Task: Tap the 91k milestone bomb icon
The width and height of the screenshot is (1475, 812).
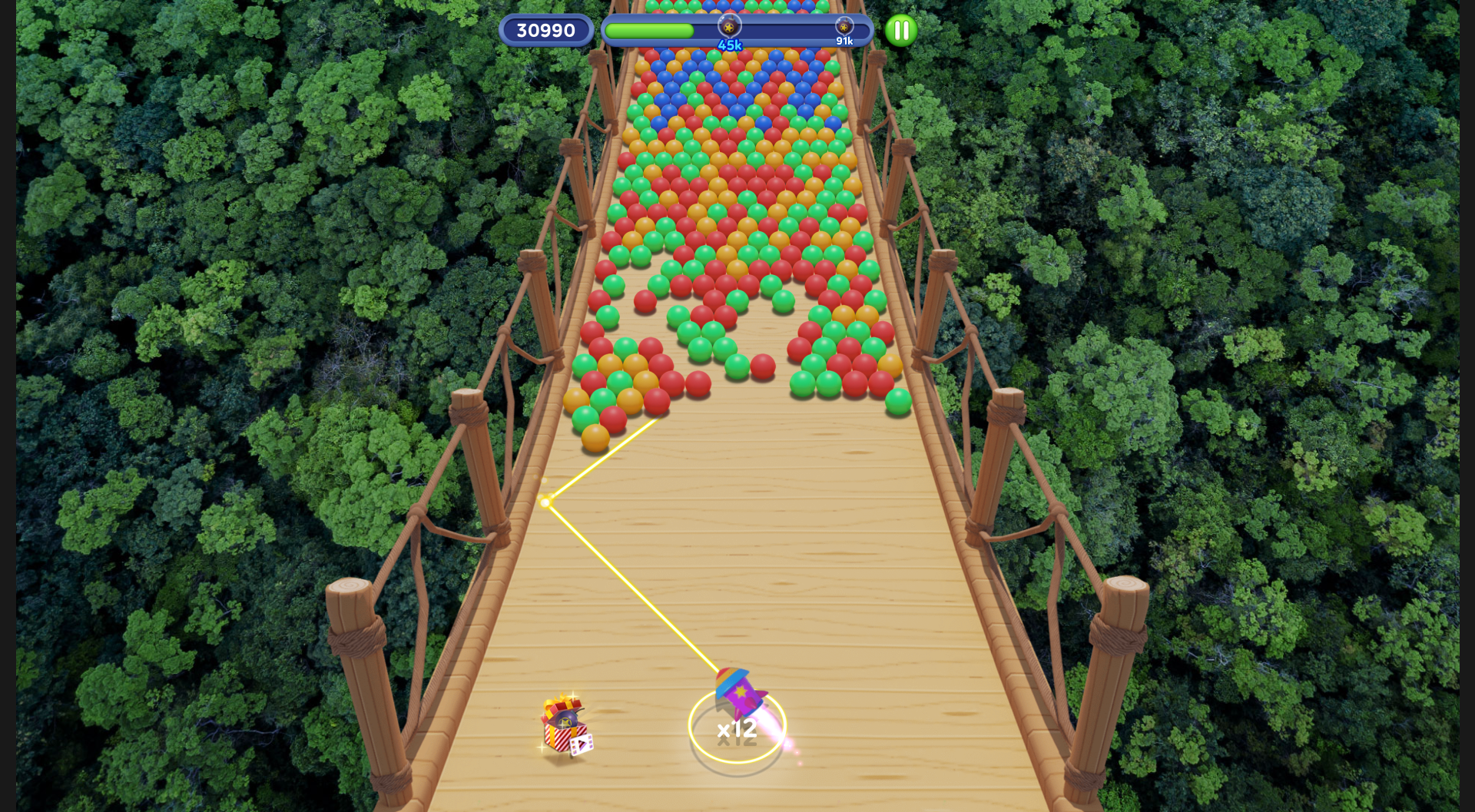Action: pyautogui.click(x=845, y=25)
